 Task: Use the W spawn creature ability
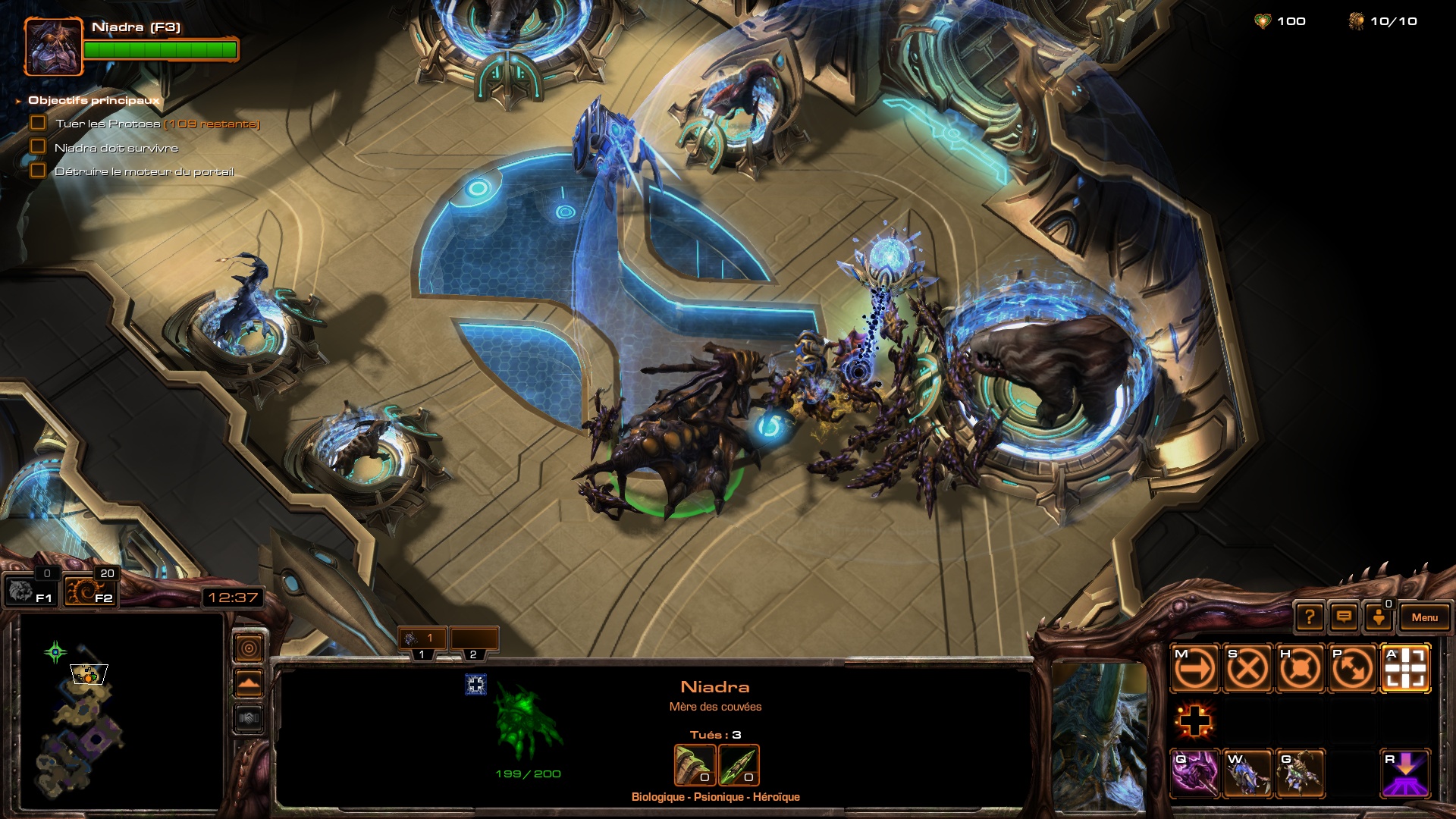pos(1247,773)
